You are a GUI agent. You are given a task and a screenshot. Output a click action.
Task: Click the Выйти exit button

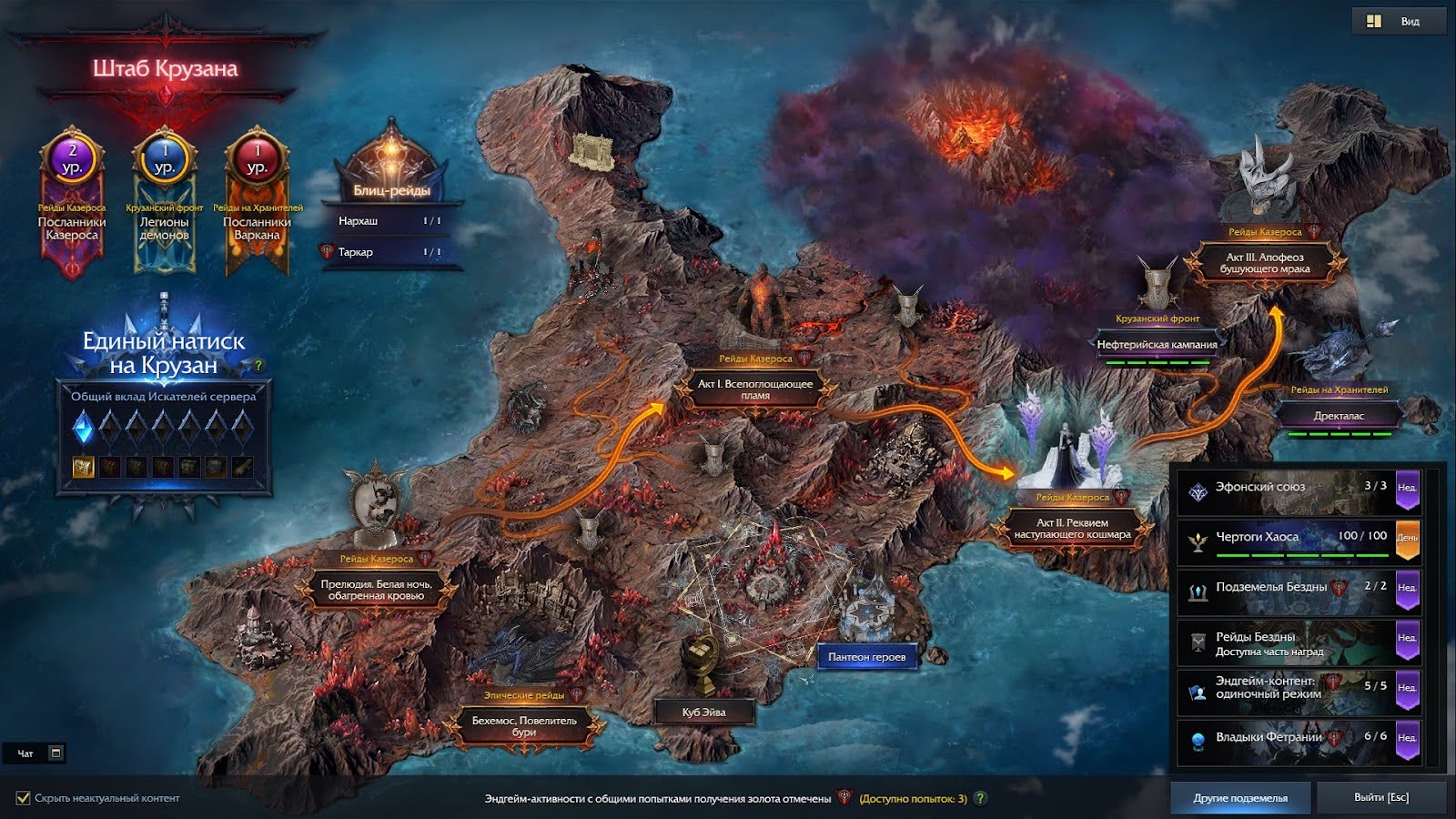1380,798
